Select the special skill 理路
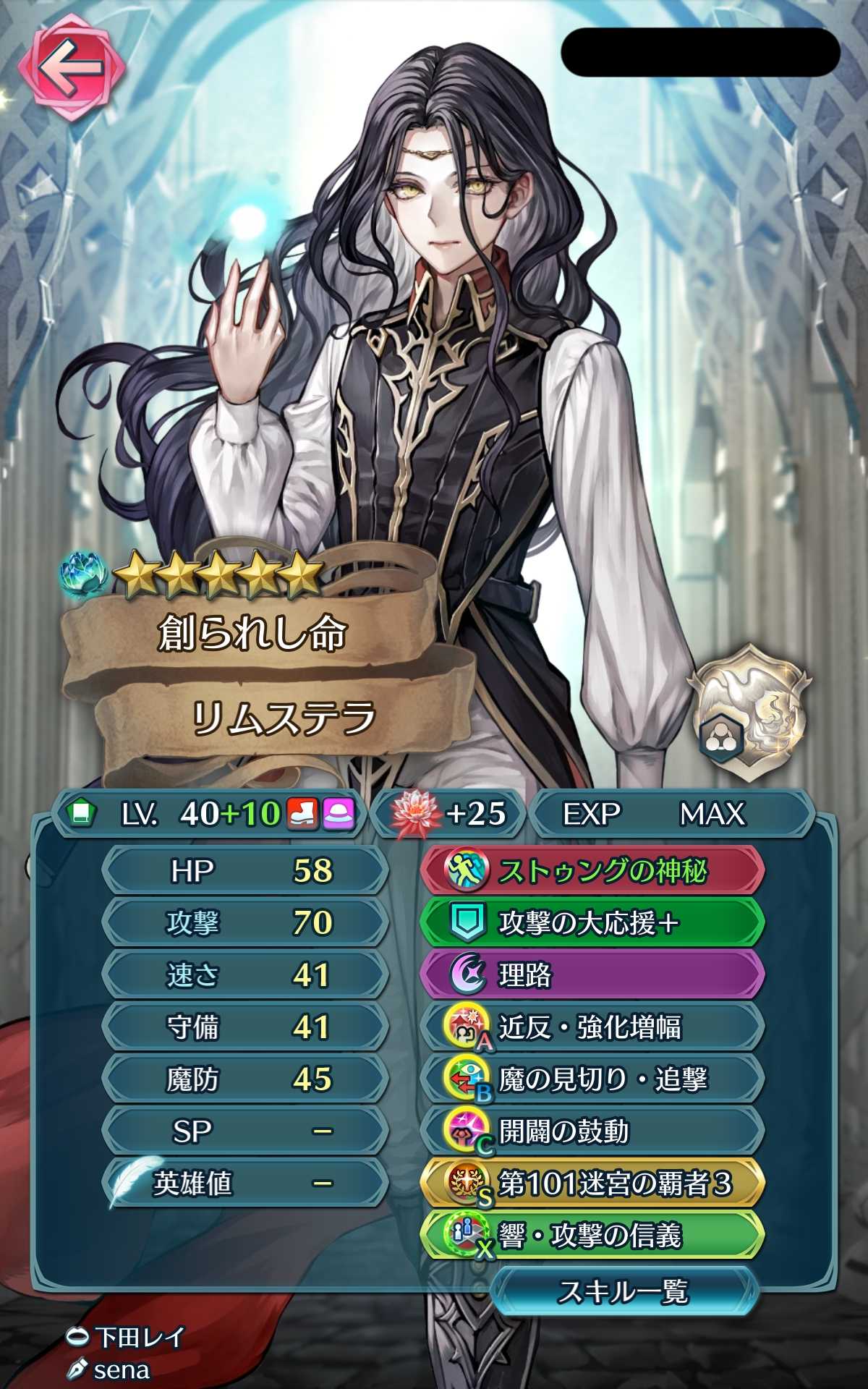868x1389 pixels. pyautogui.click(x=592, y=975)
